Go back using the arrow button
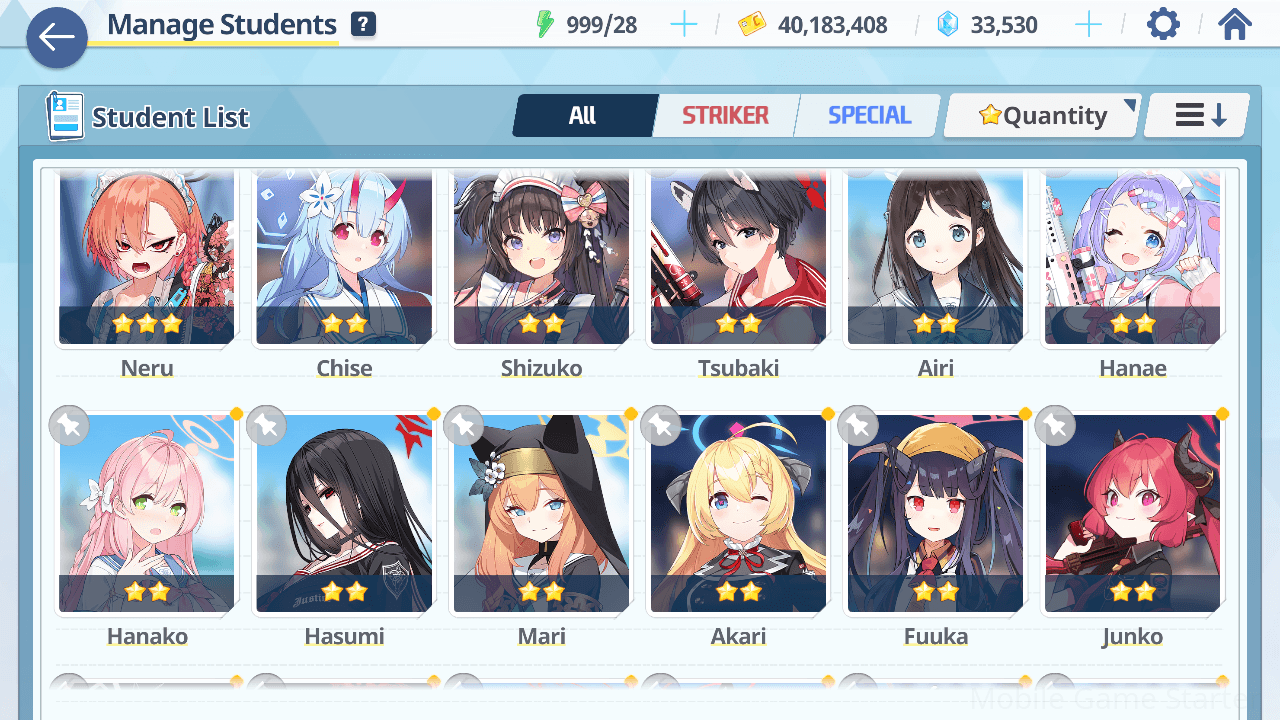 57,38
